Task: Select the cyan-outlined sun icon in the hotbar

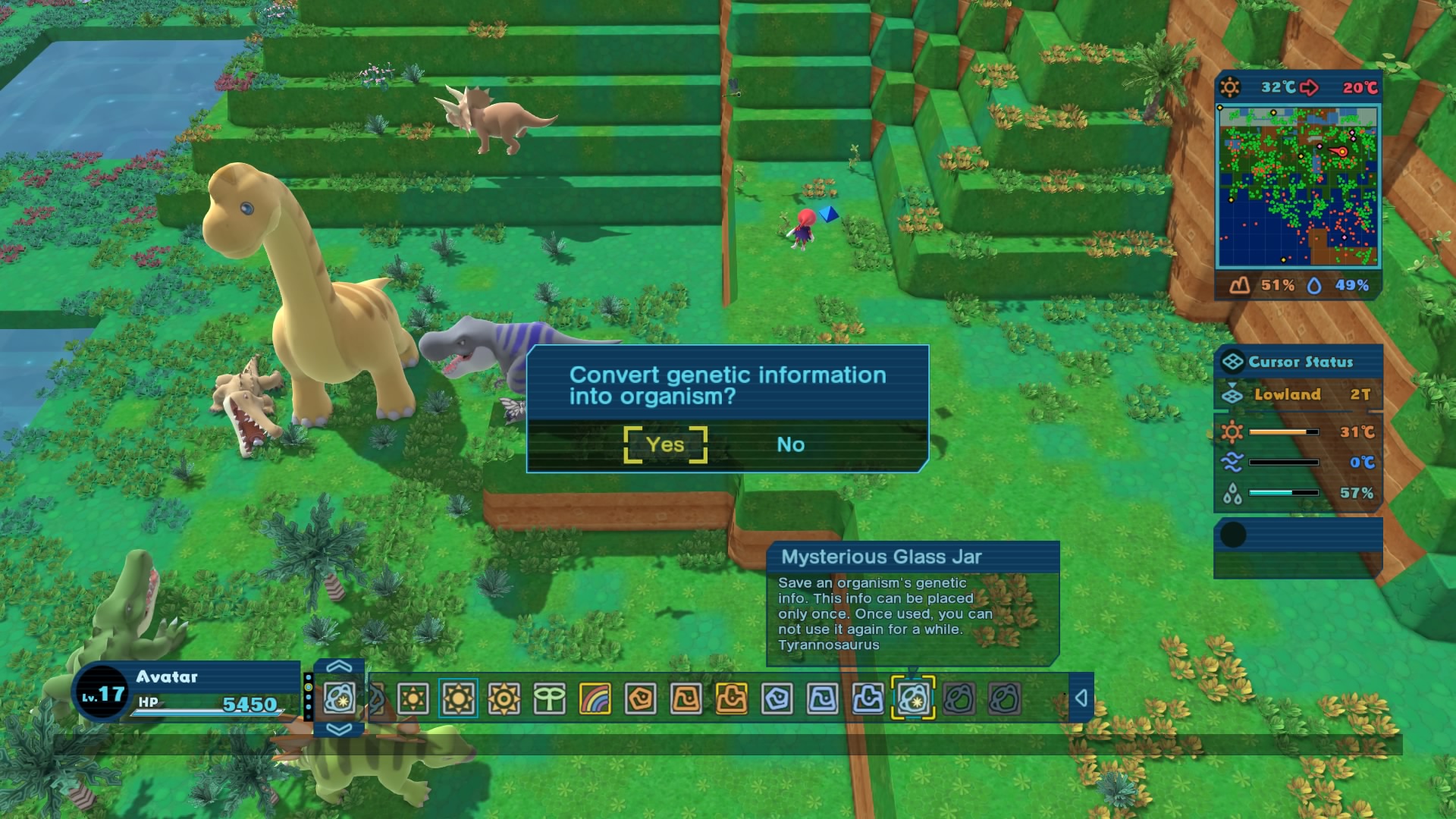Action: point(459,699)
